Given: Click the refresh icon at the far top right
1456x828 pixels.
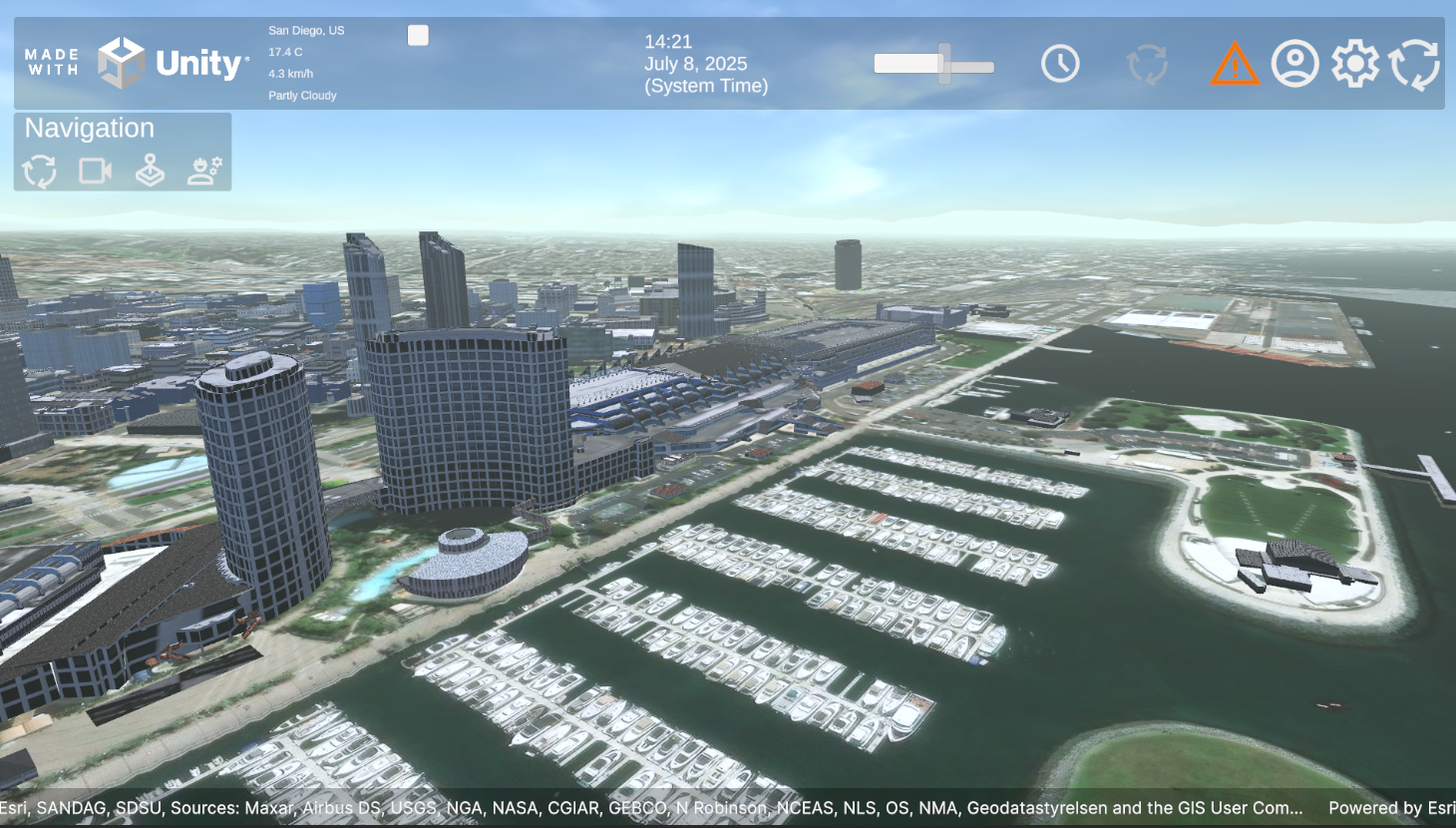Looking at the screenshot, I should point(1416,62).
